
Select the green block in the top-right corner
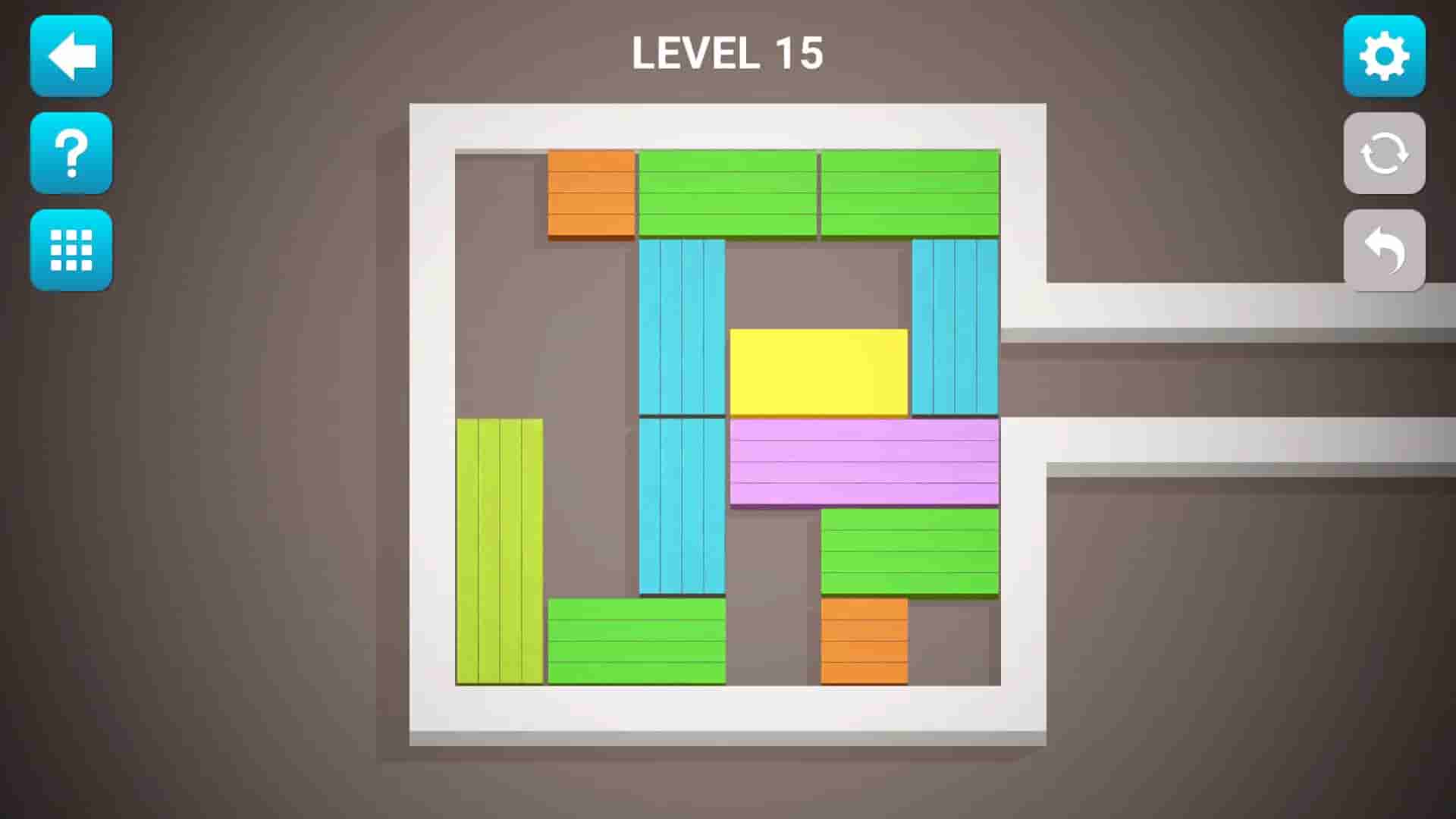[x=908, y=193]
